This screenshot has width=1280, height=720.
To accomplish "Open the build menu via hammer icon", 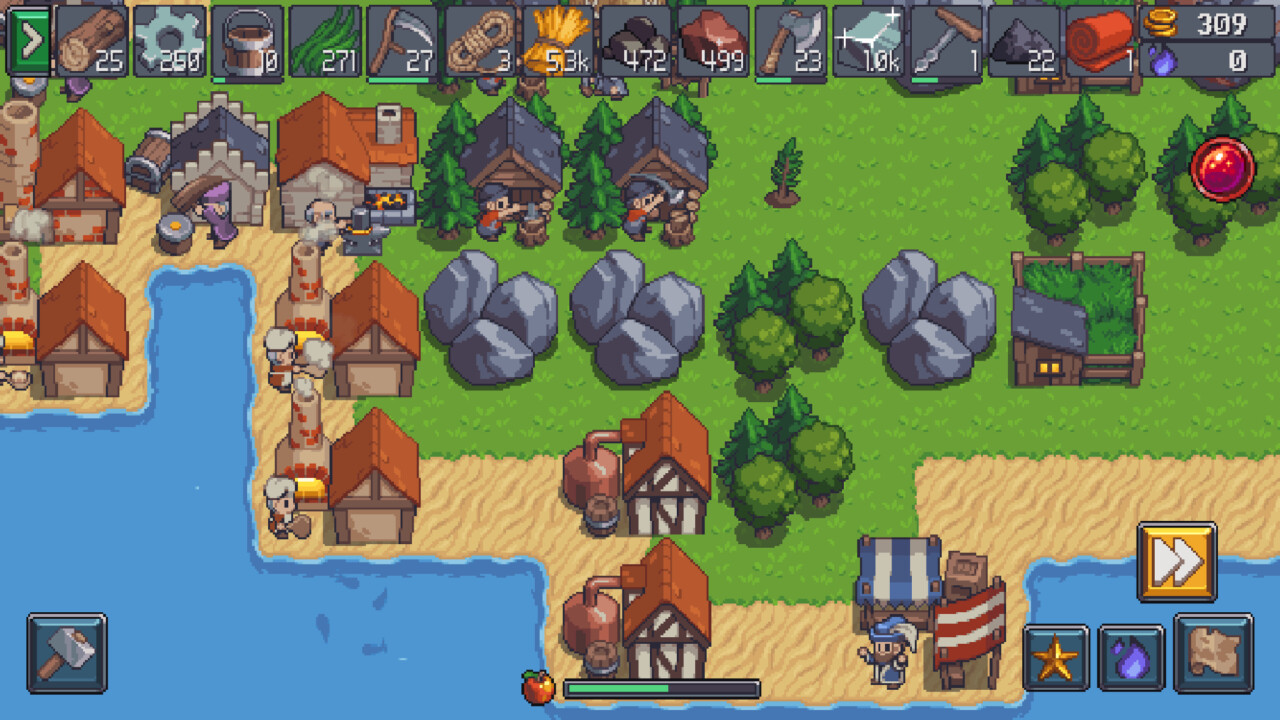I will coord(68,651).
